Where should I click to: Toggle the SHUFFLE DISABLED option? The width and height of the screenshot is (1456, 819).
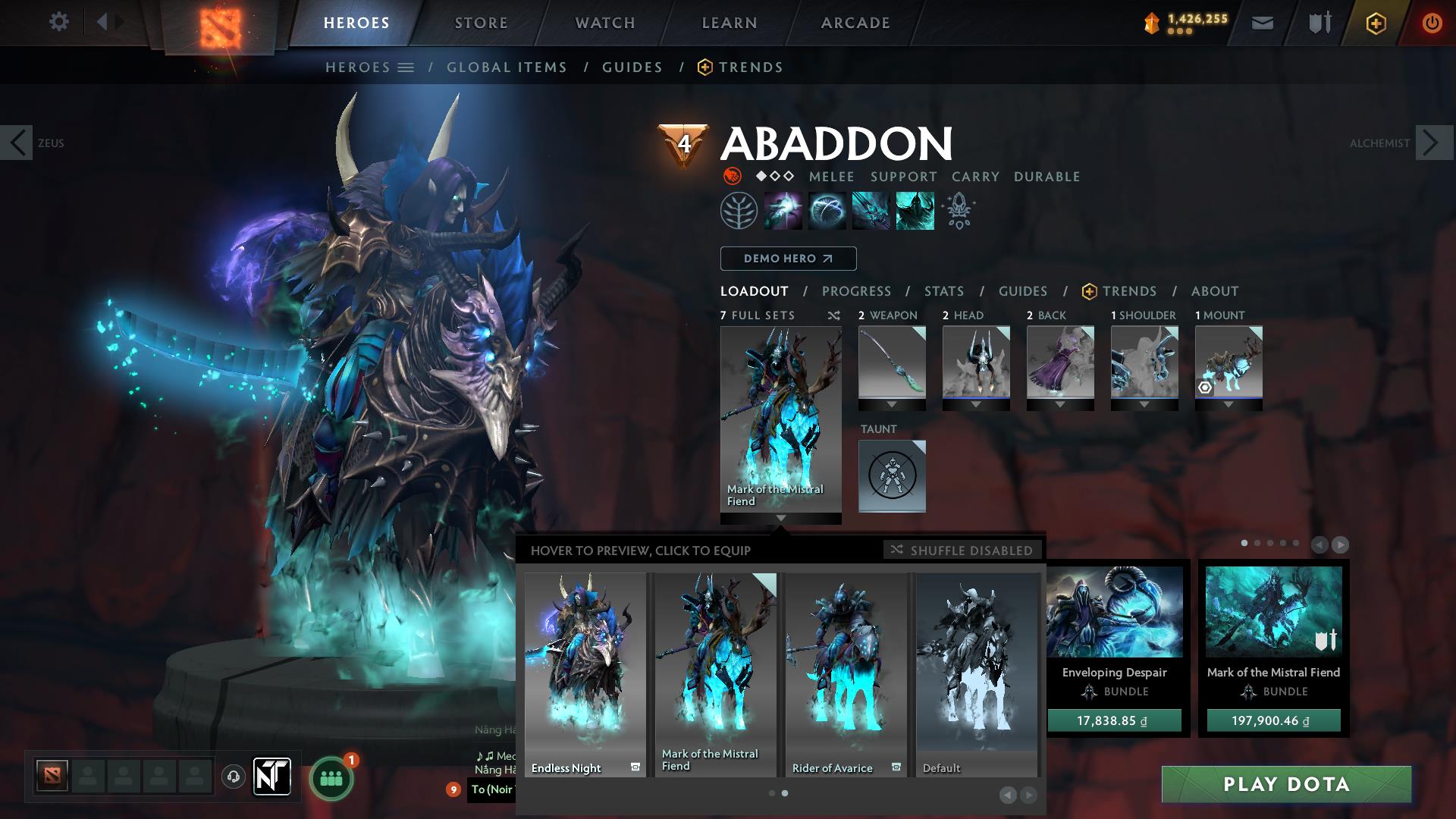tap(962, 551)
